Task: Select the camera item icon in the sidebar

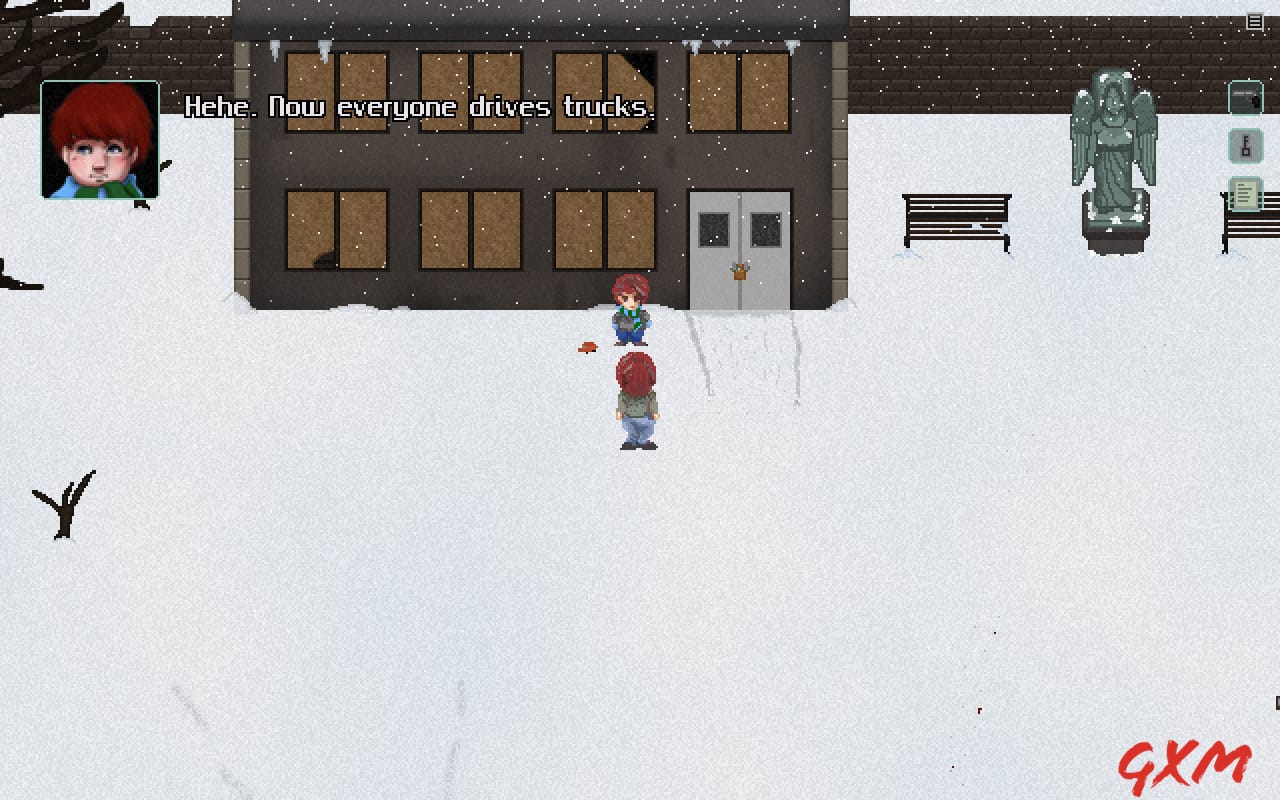Action: click(1246, 99)
